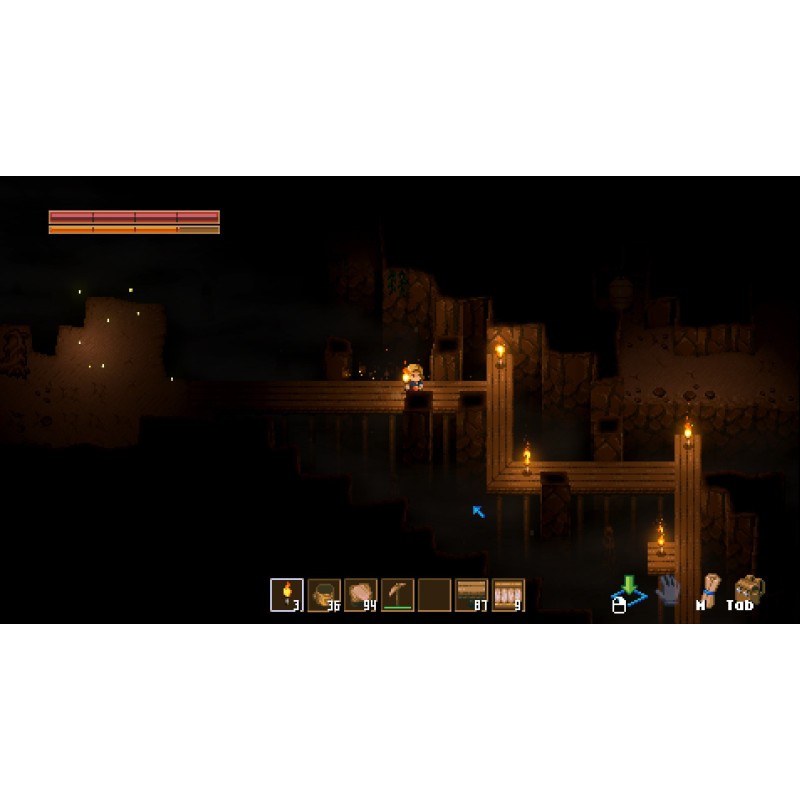
Task: Activate the grey glove hand icon
Action: tap(668, 590)
